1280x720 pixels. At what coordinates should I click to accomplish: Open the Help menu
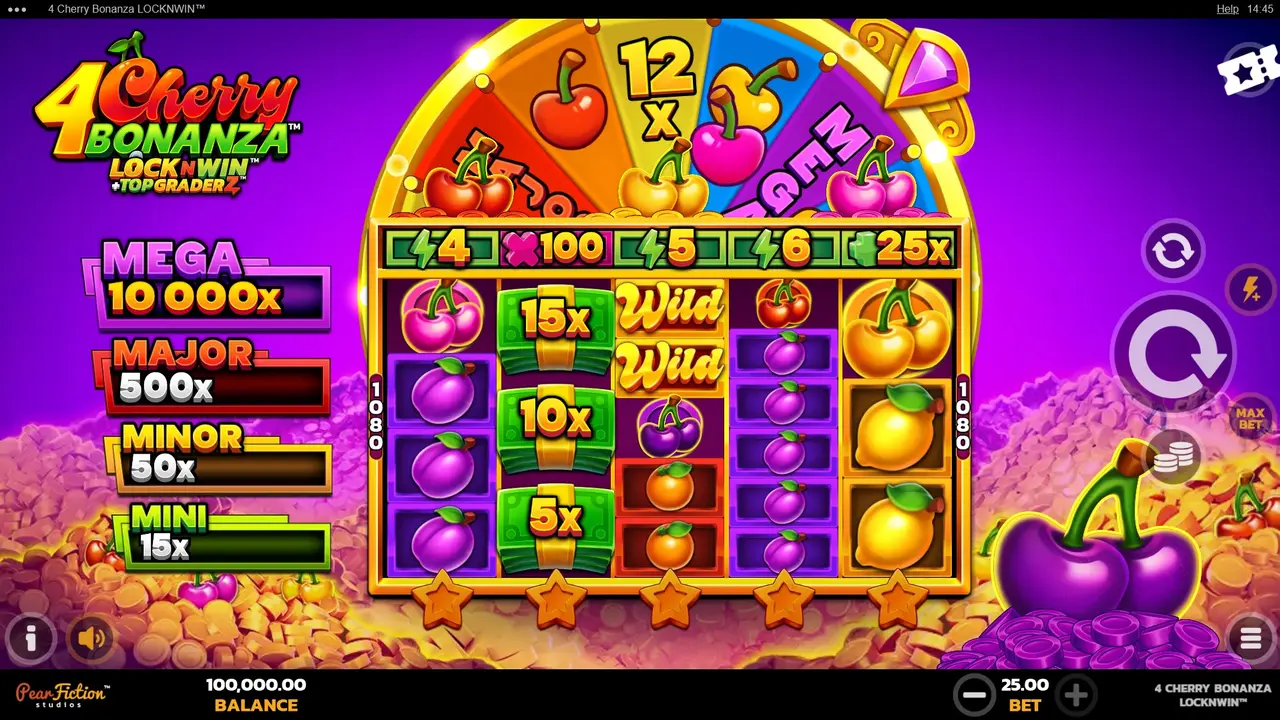click(x=1225, y=8)
